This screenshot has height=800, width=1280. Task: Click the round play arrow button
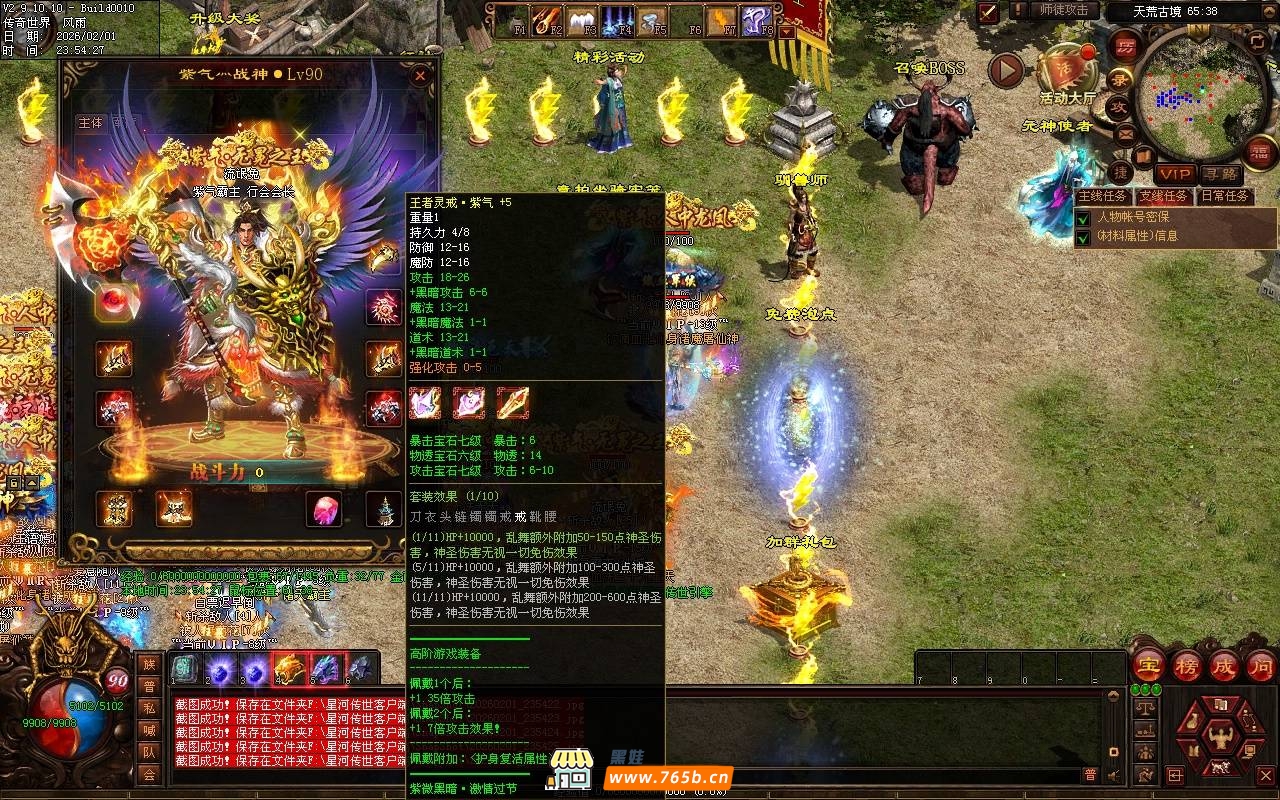[1006, 70]
